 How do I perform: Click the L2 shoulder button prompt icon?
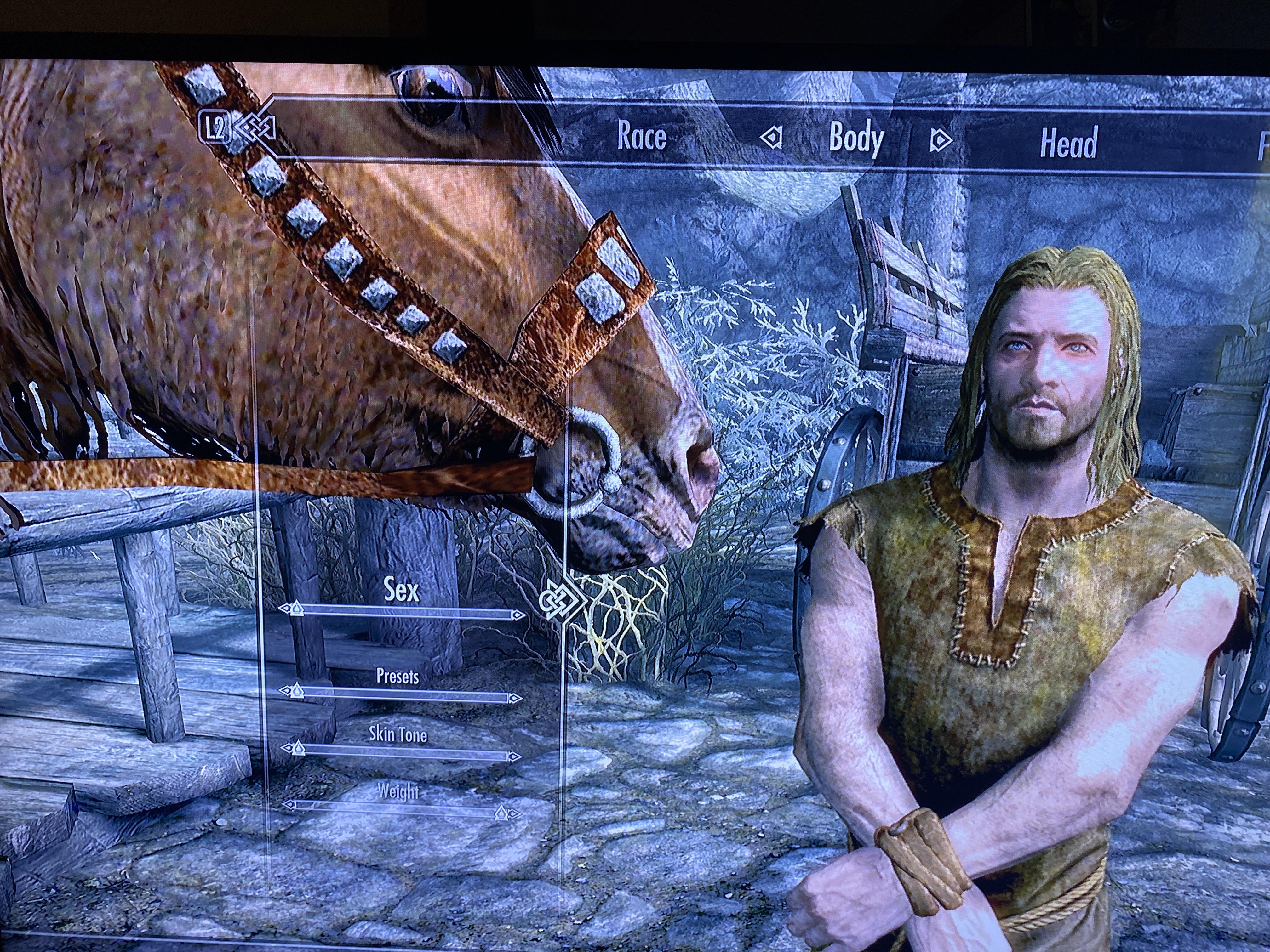(x=215, y=127)
